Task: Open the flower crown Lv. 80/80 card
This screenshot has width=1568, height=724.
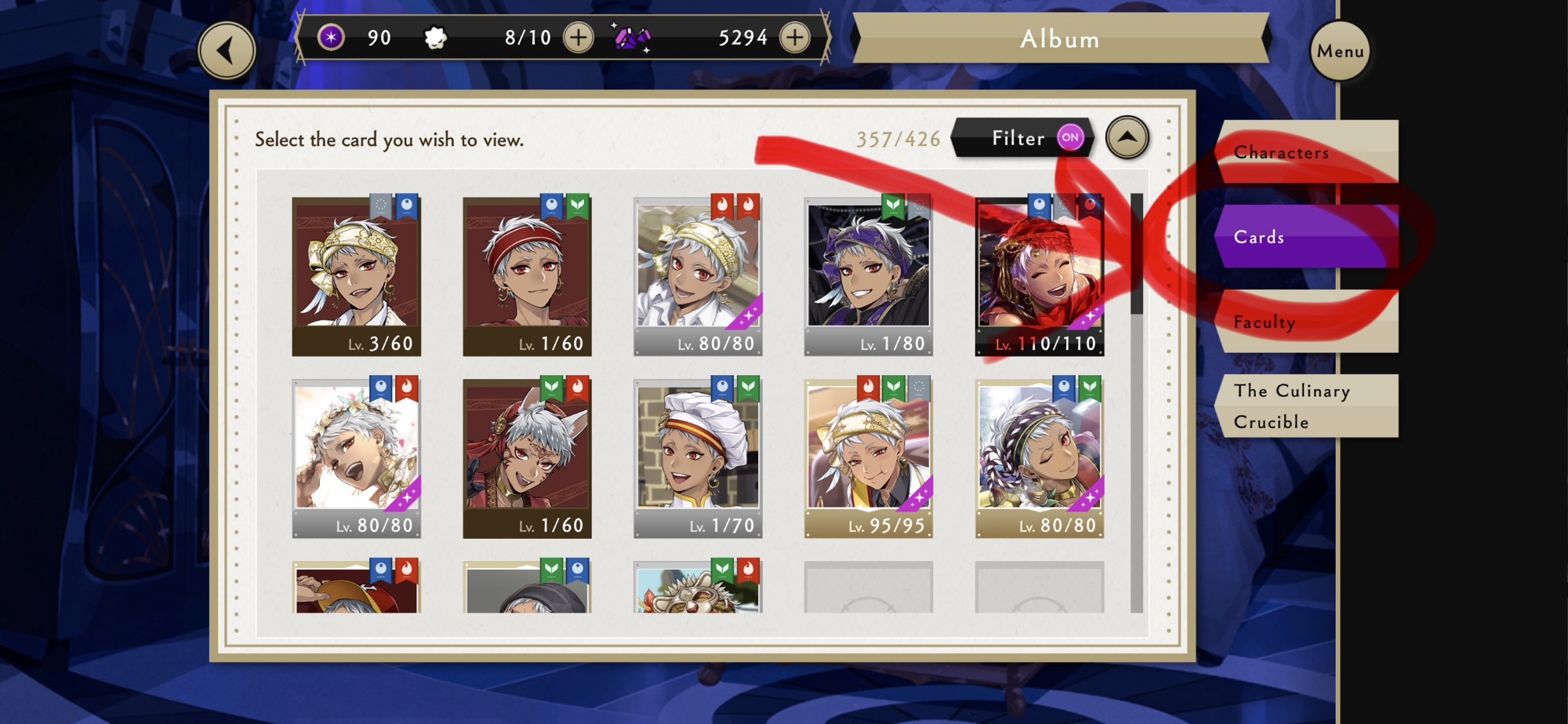Action: tap(356, 458)
